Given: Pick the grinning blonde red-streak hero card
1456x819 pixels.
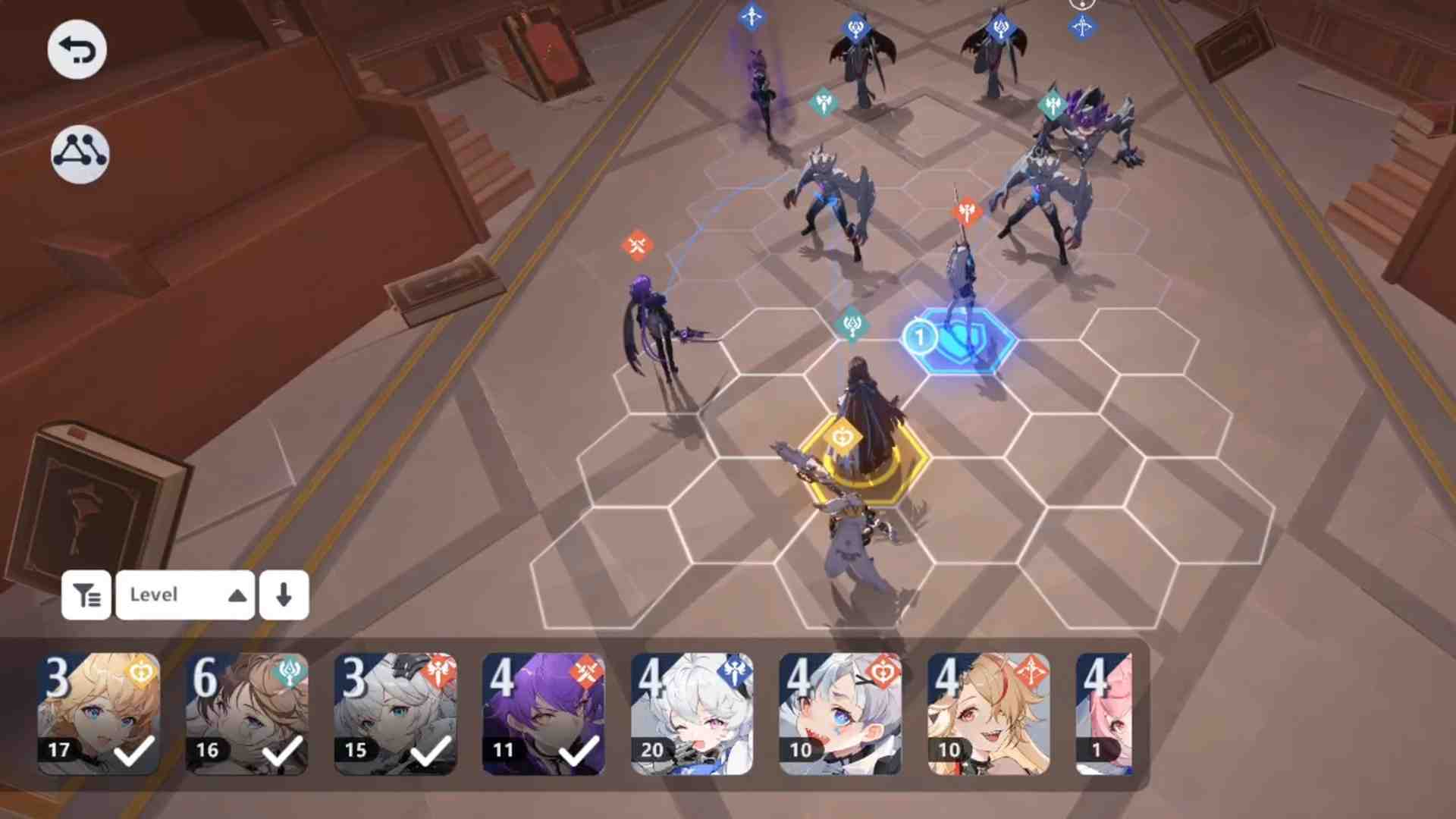Looking at the screenshot, I should tap(988, 714).
